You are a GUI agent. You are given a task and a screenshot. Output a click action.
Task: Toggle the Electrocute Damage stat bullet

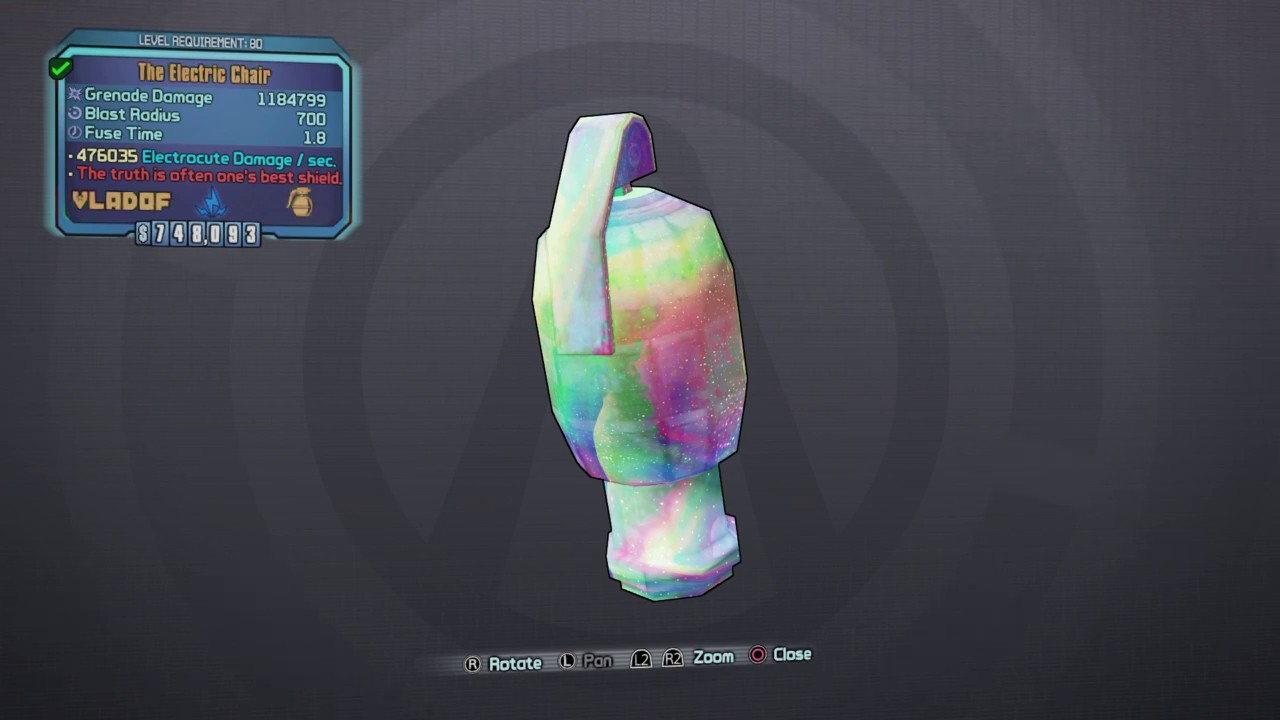69,157
